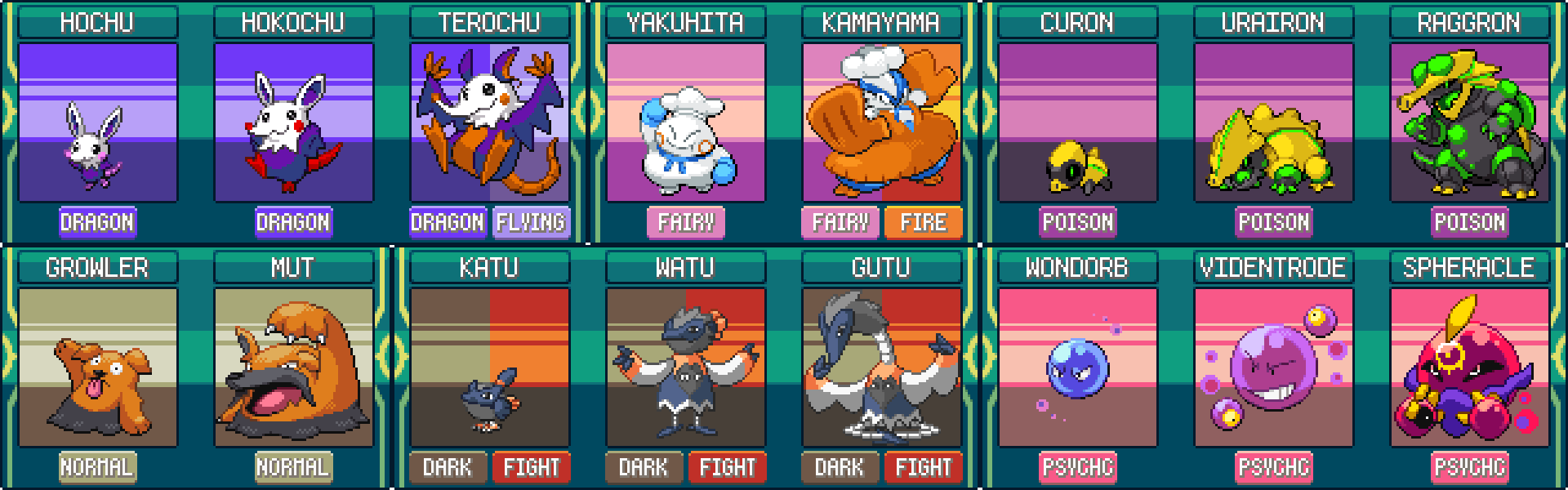1568x490 pixels.
Task: Click the Normal type badge under Growler
Action: [97, 467]
